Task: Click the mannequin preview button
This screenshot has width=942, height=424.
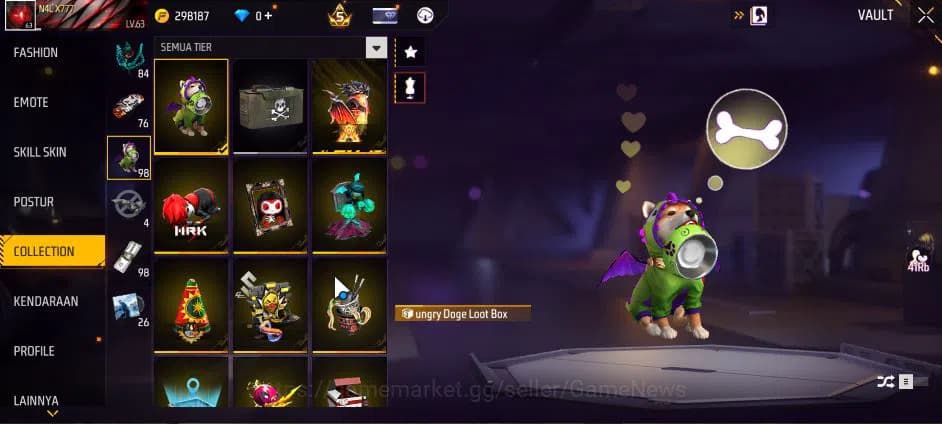Action: click(x=410, y=88)
